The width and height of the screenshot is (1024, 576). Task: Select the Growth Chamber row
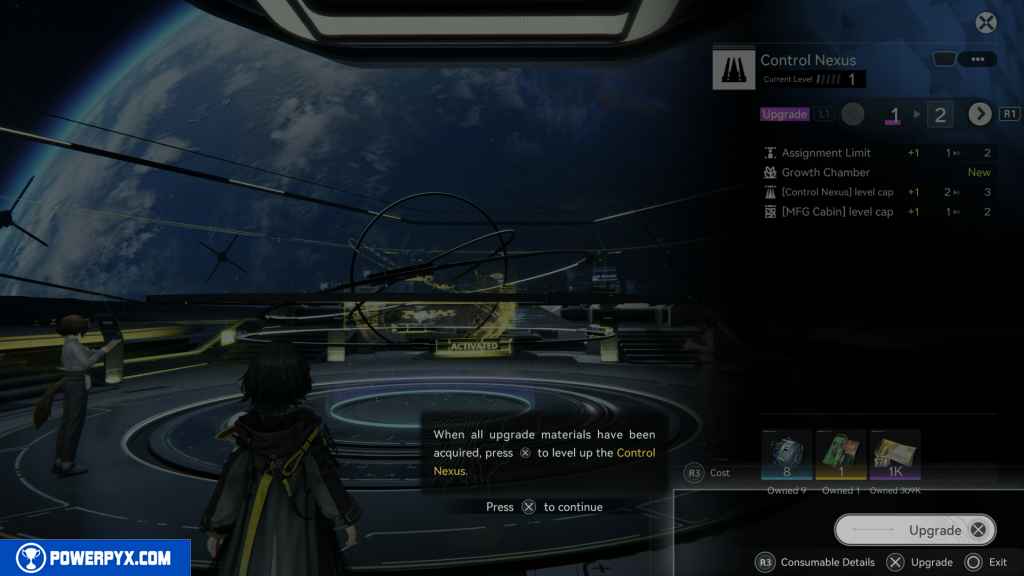click(x=877, y=172)
